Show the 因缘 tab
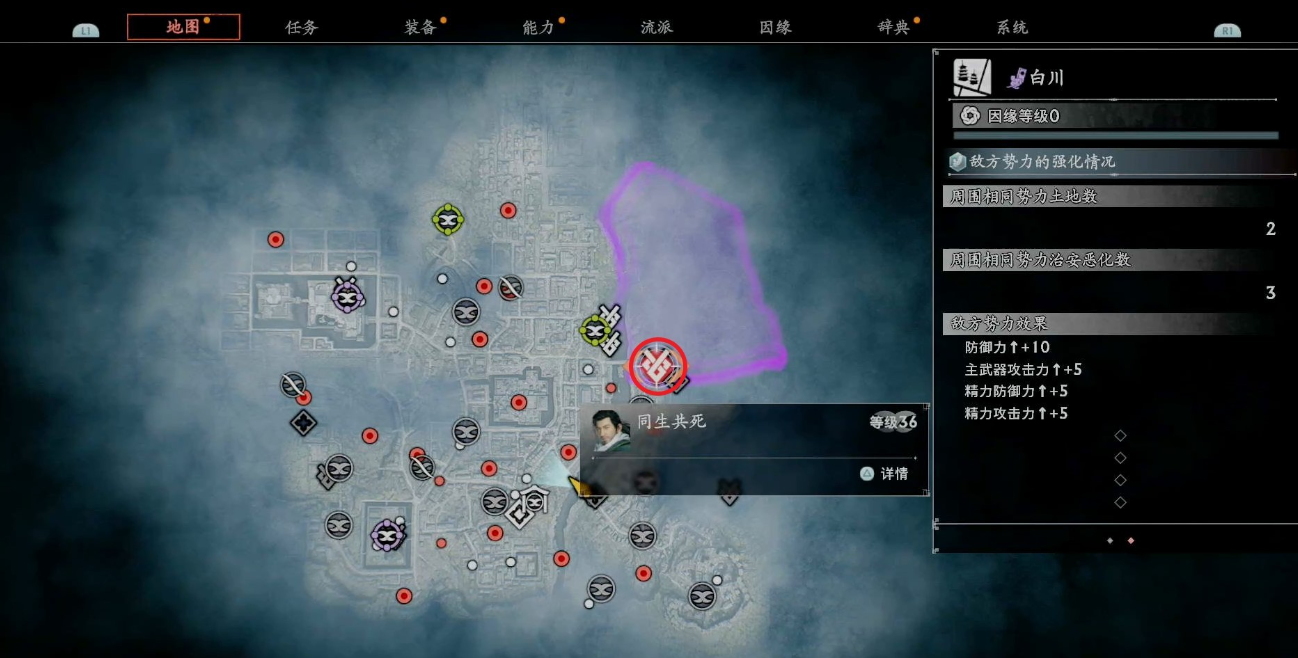 (x=775, y=27)
